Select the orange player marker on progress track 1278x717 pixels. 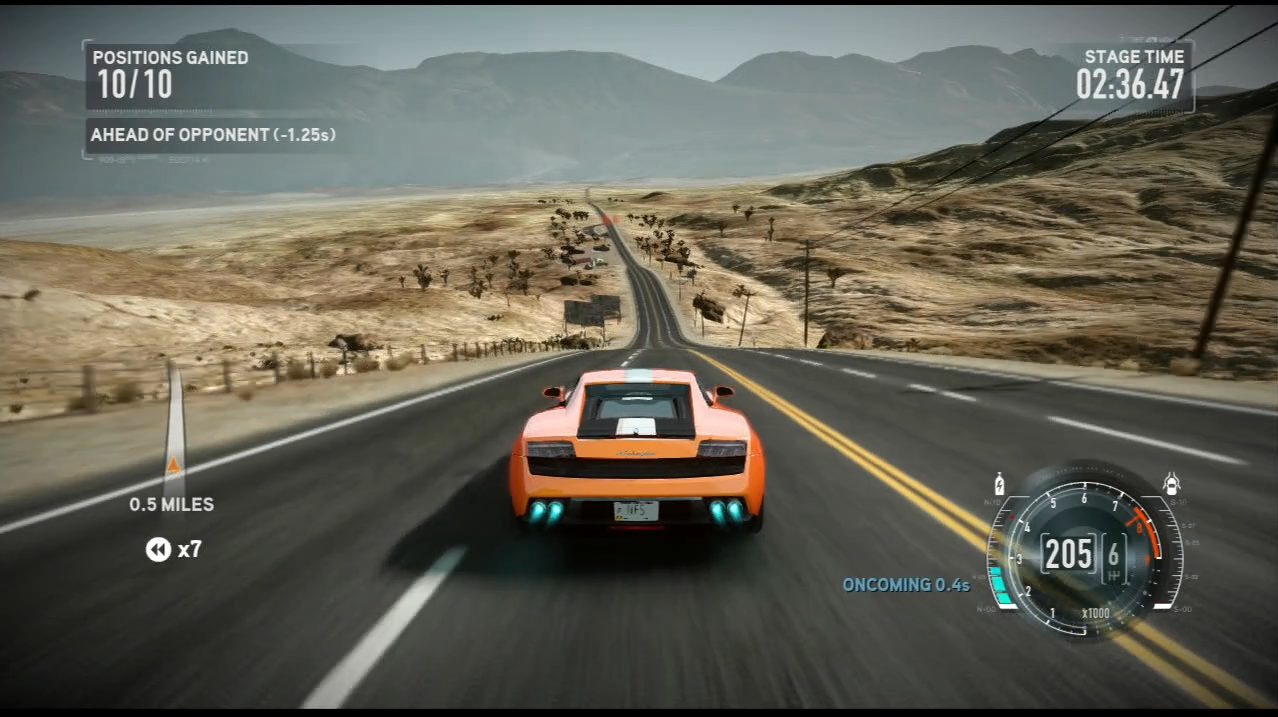(174, 465)
